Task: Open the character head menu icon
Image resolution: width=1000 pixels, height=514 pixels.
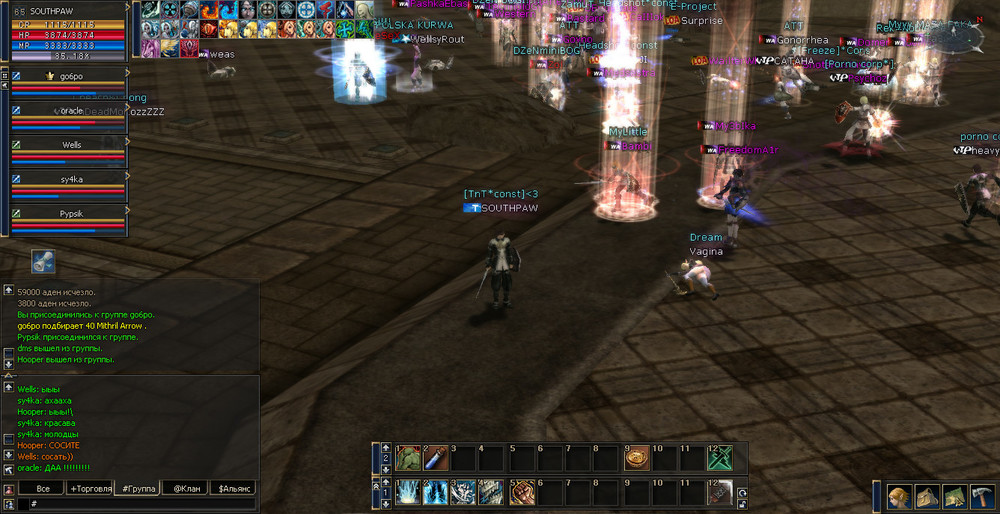Action: coord(899,497)
